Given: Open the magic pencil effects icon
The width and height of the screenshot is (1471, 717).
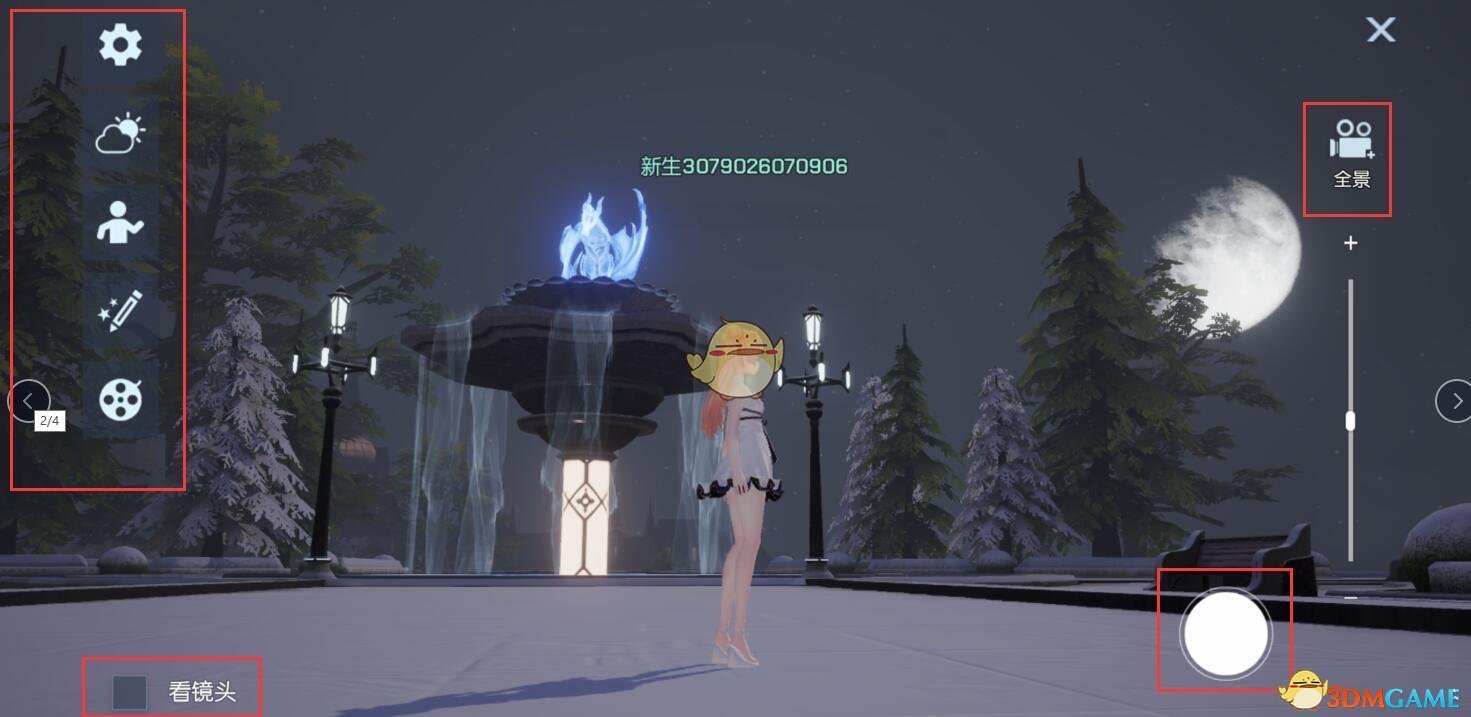Looking at the screenshot, I should click(120, 311).
